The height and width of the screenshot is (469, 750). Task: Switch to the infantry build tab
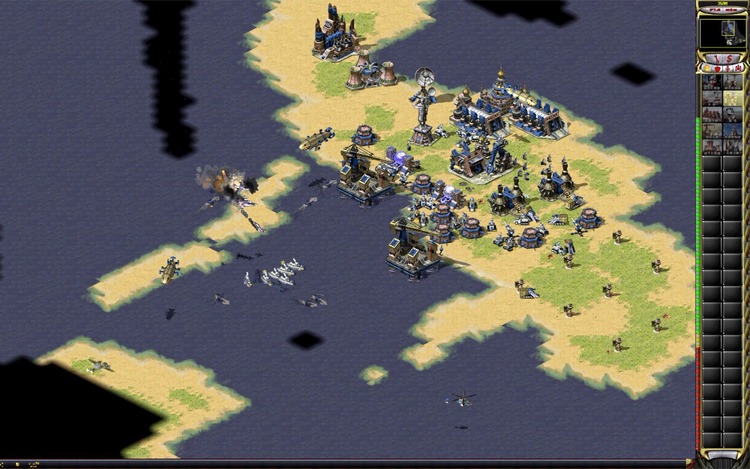click(x=727, y=68)
